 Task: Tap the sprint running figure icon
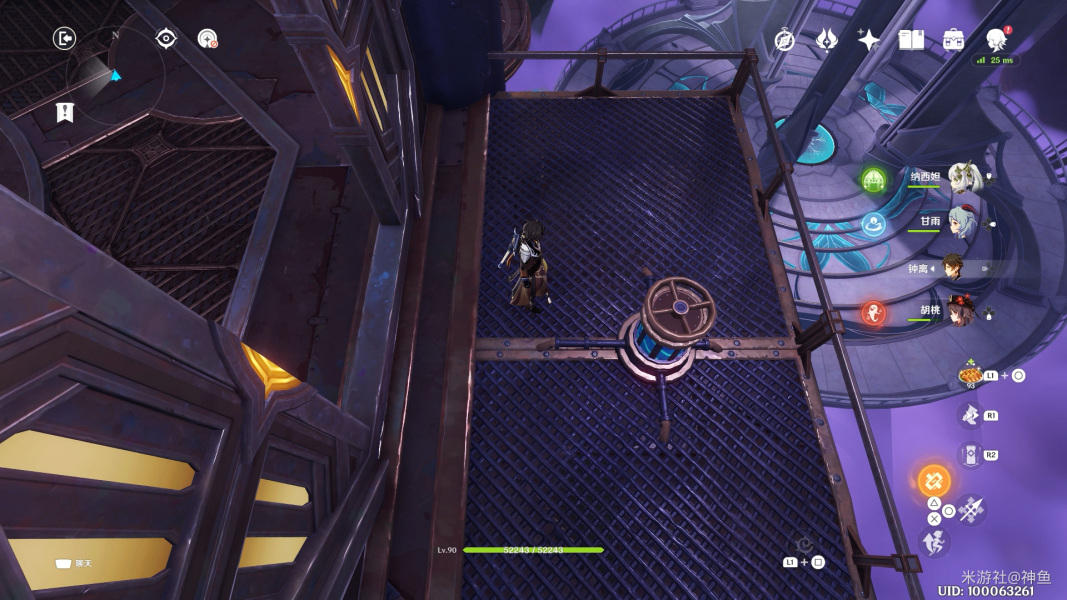pyautogui.click(x=935, y=543)
